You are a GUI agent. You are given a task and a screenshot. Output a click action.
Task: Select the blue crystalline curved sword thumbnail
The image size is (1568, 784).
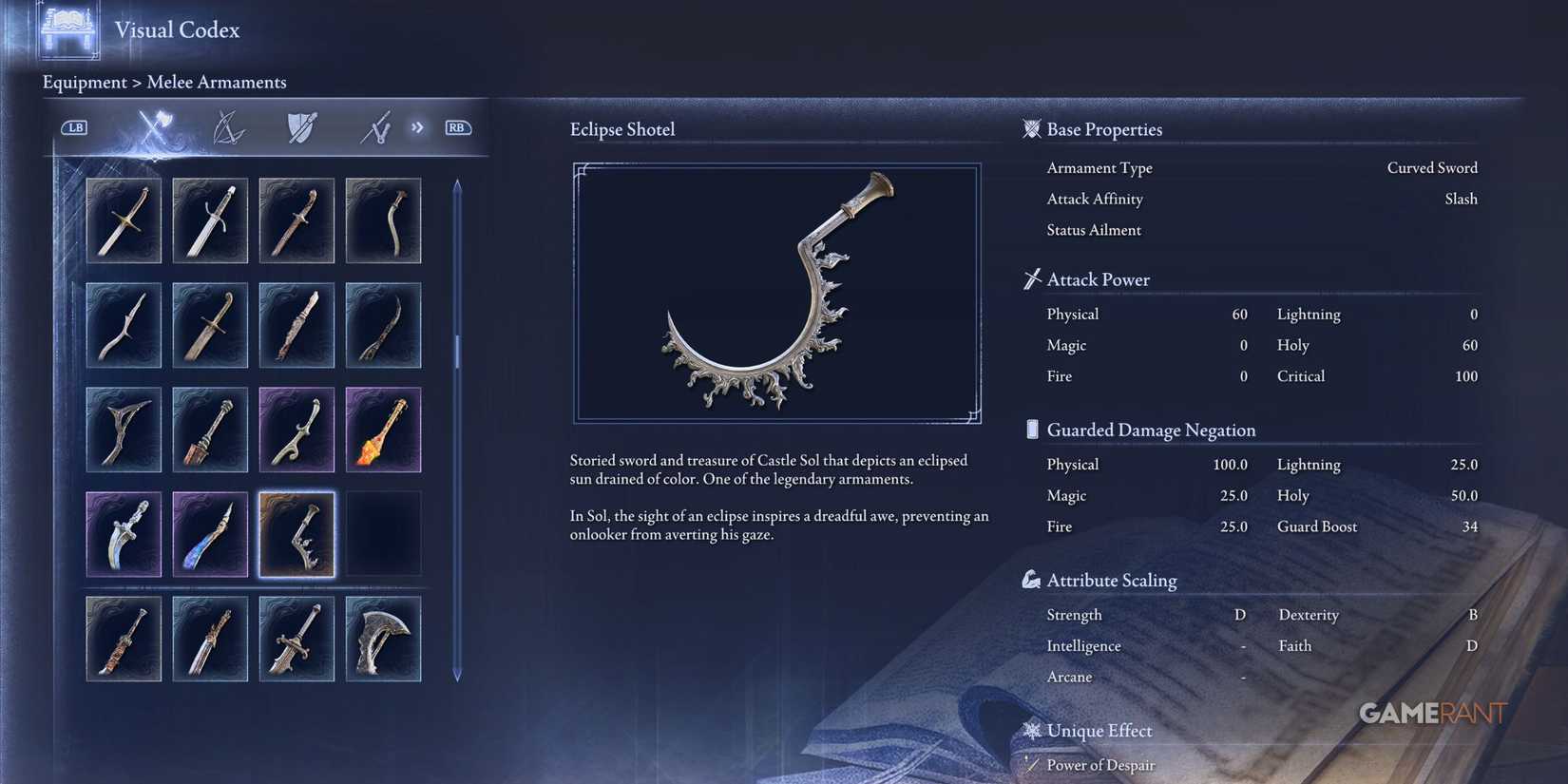click(x=210, y=534)
